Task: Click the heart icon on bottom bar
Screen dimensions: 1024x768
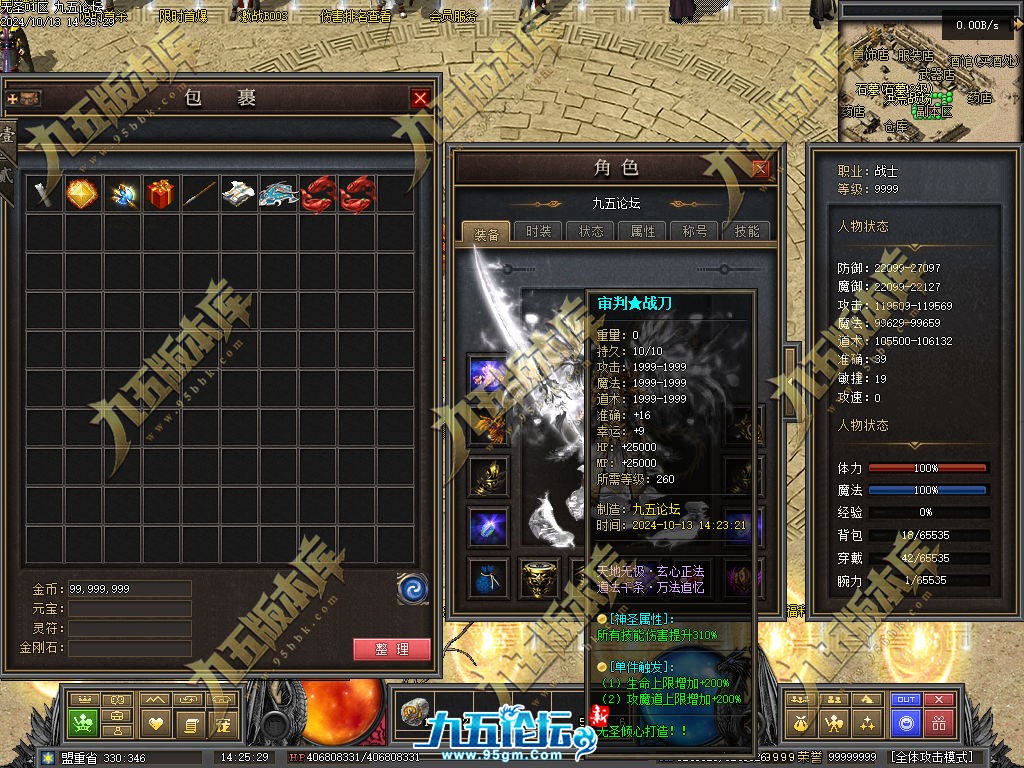Action: click(155, 723)
